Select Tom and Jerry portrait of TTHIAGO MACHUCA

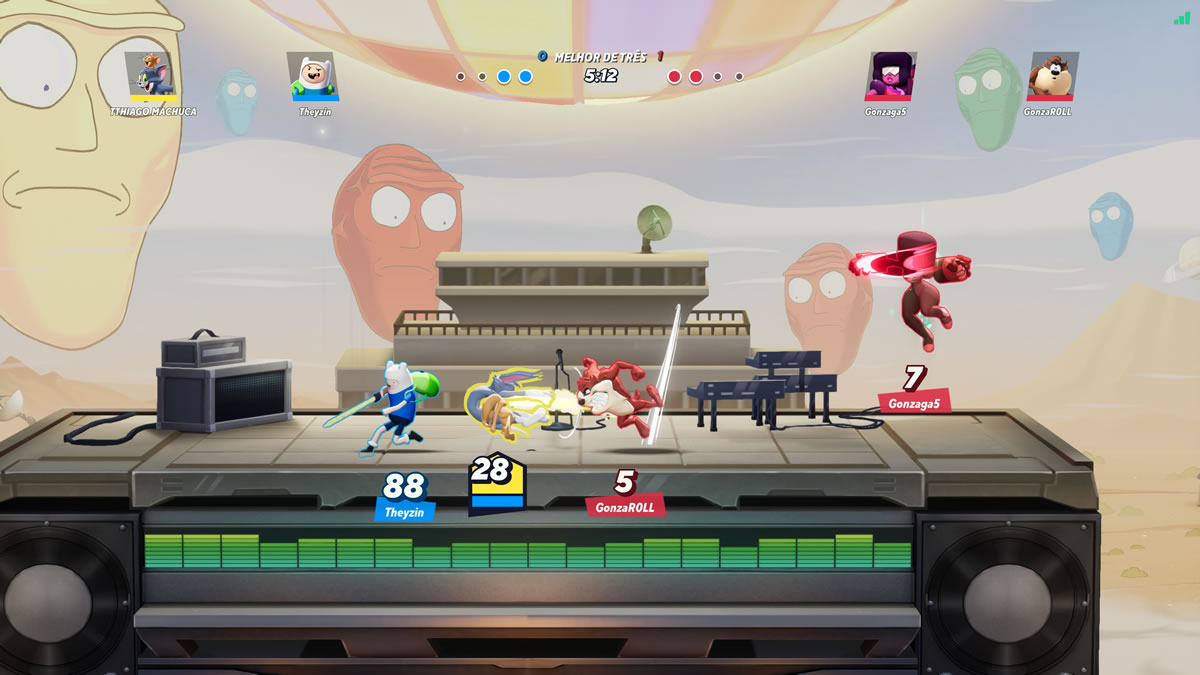point(152,75)
